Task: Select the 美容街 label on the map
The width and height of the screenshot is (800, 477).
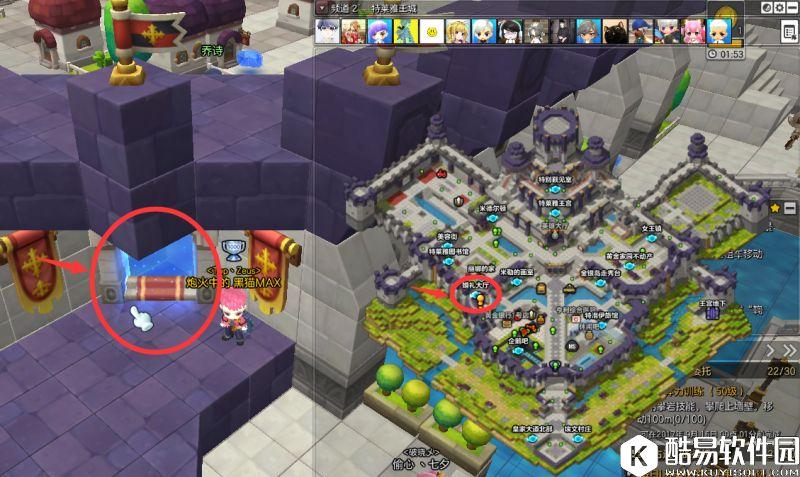Action: pyautogui.click(x=447, y=236)
